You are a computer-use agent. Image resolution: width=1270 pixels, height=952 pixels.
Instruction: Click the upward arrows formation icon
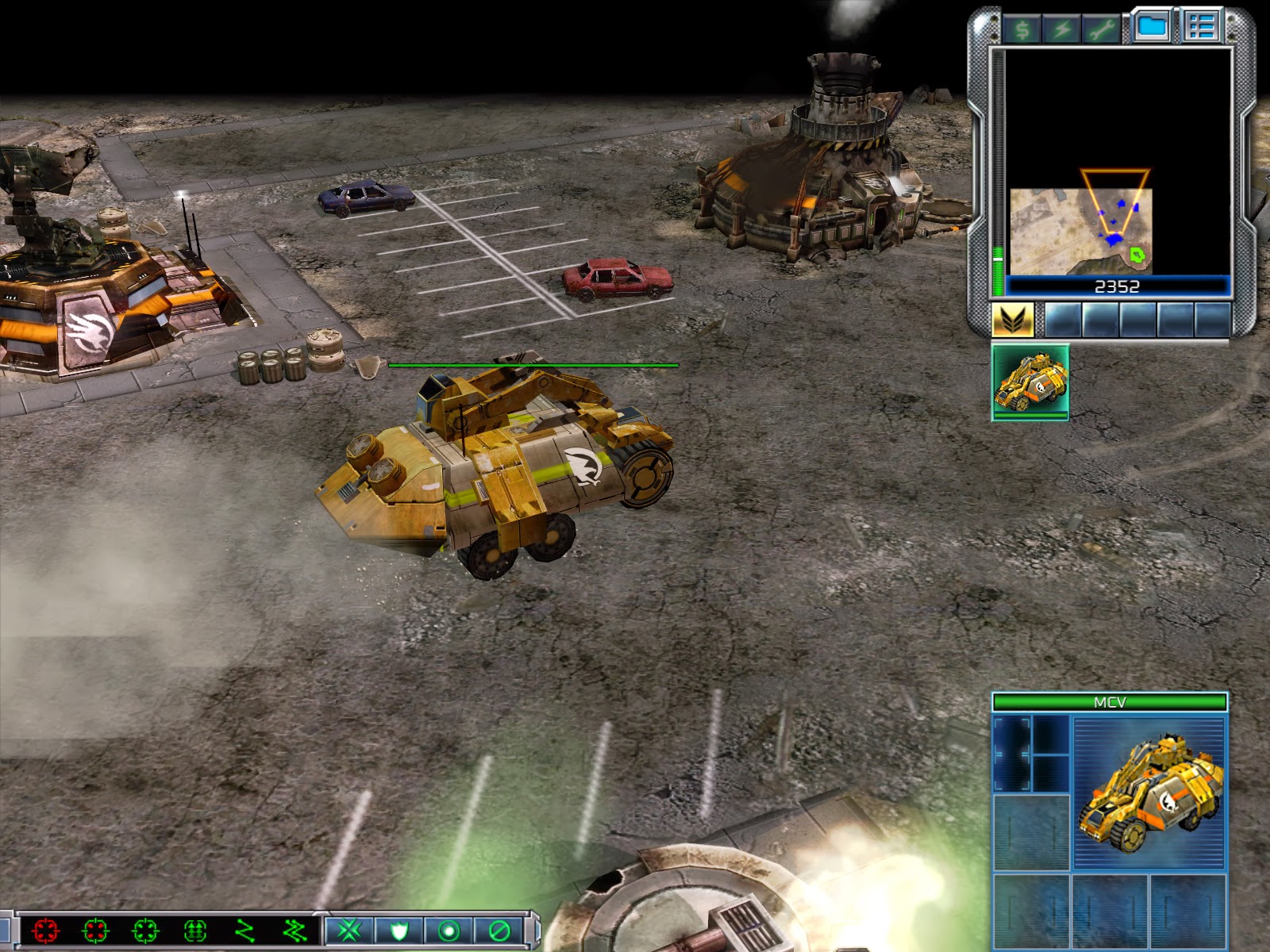pyautogui.click(x=195, y=930)
